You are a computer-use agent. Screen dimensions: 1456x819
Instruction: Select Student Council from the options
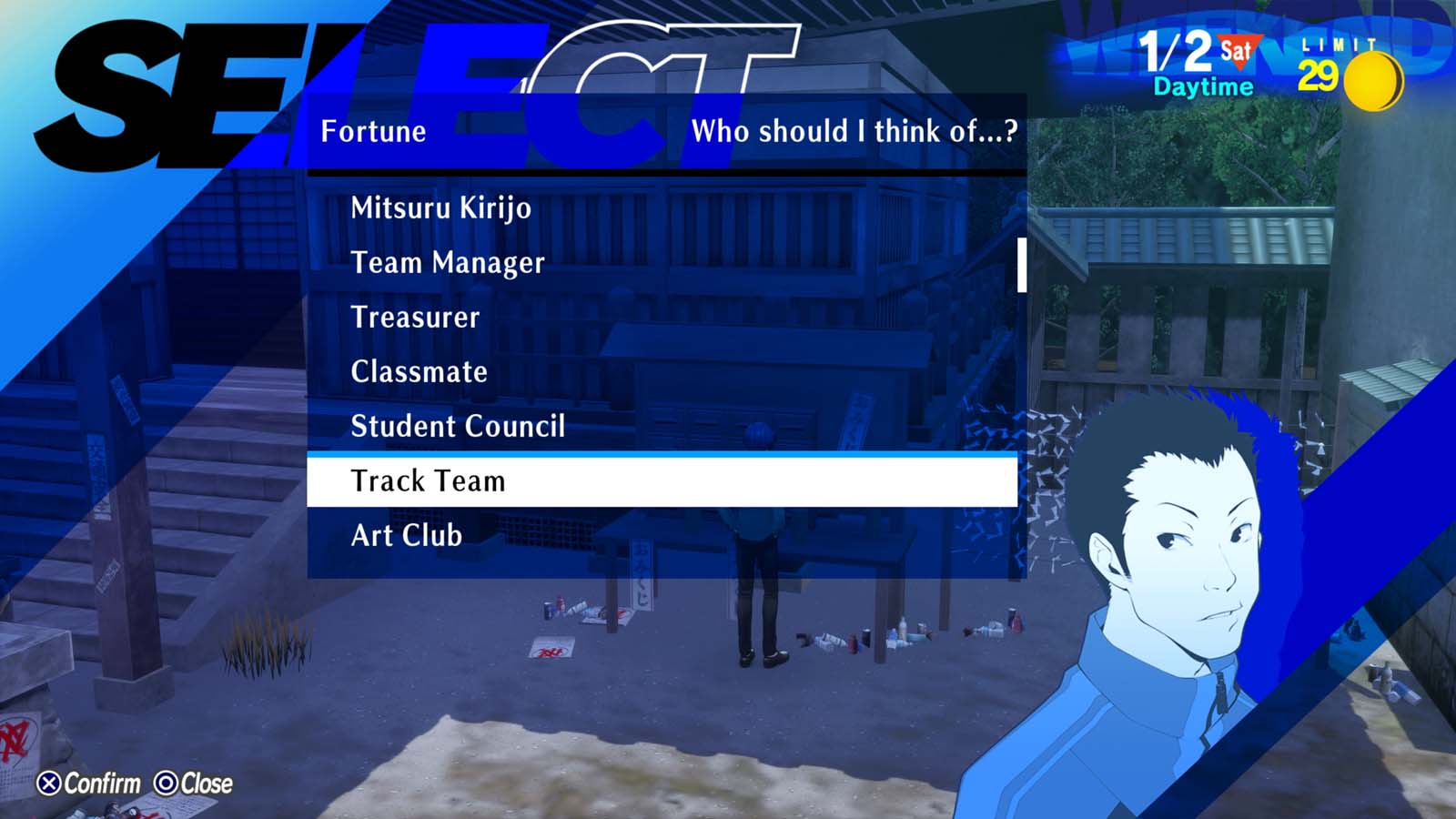459,426
